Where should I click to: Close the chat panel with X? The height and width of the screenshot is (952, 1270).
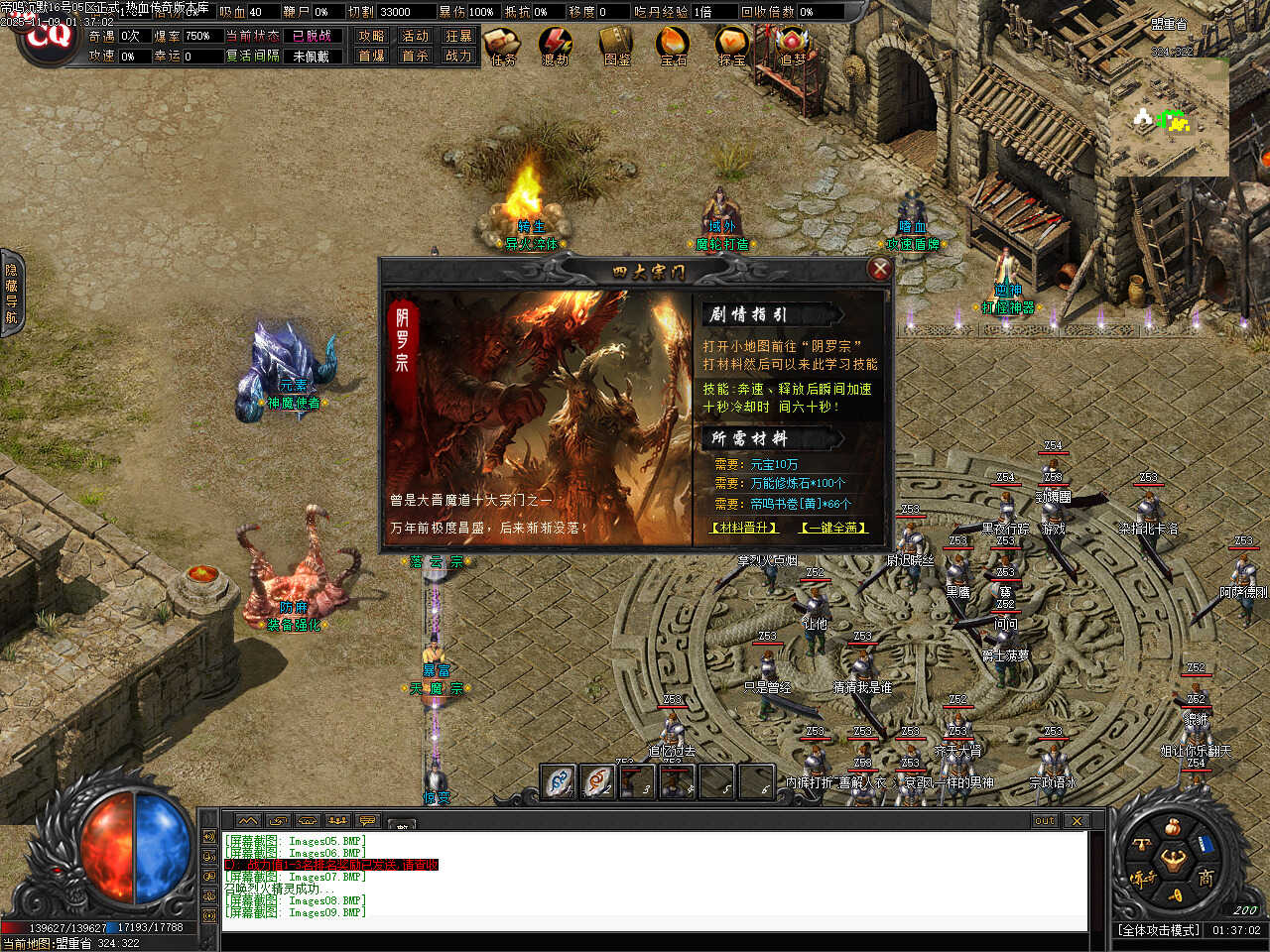pos(1077,820)
